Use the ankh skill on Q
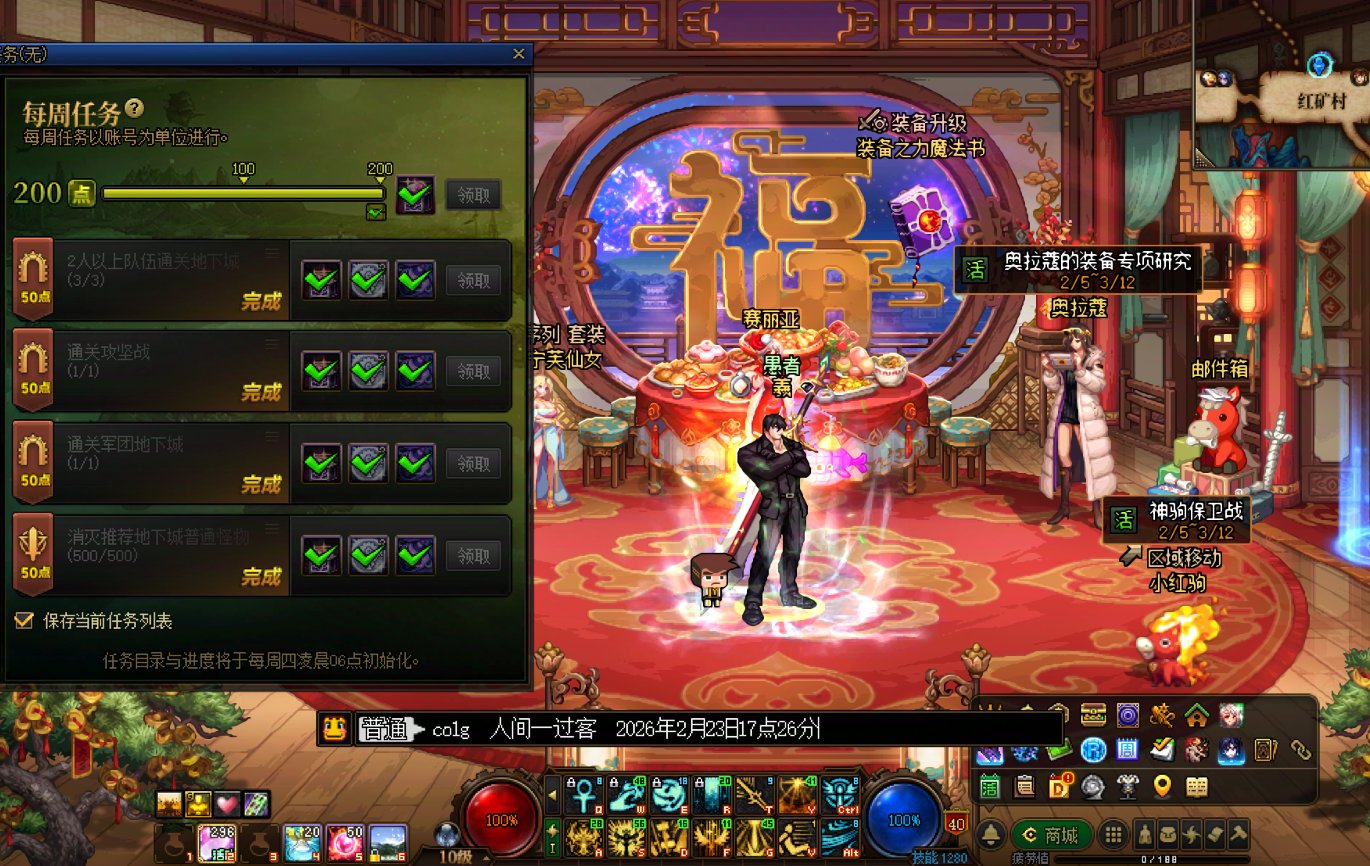The width and height of the screenshot is (1370, 866). tap(581, 795)
